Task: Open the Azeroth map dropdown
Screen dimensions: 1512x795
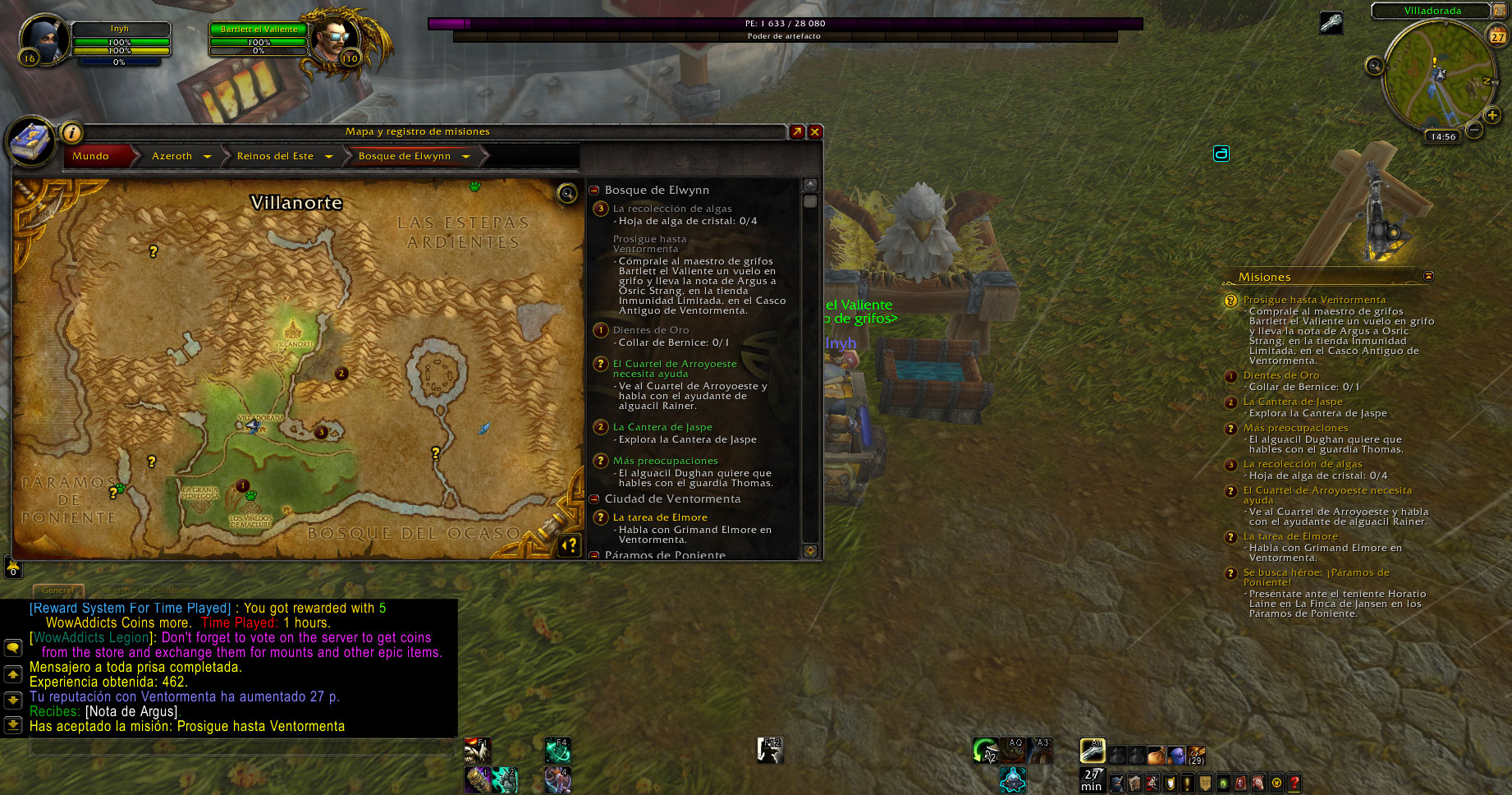Action: 207,156
